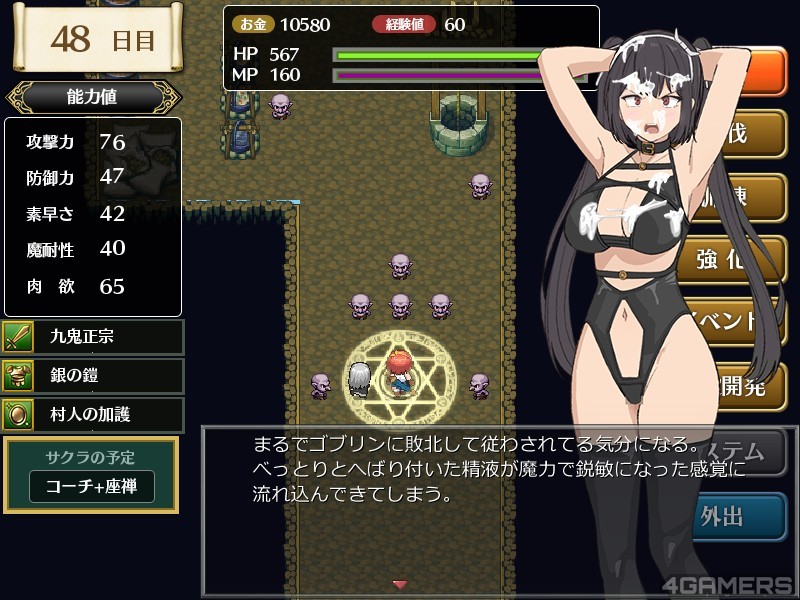
Task: Select the 村人の加護 accessory slot
Action: point(93,414)
